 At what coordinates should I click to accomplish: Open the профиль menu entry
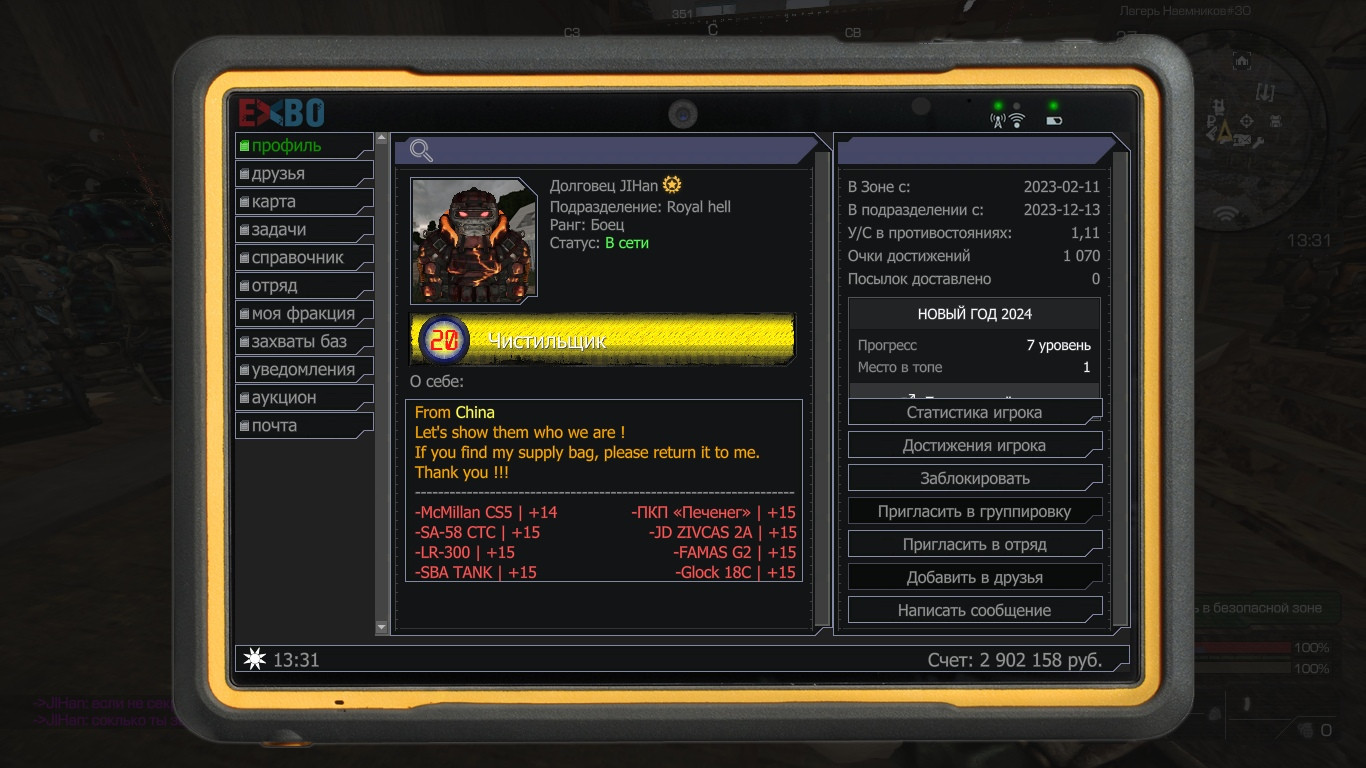coord(303,146)
